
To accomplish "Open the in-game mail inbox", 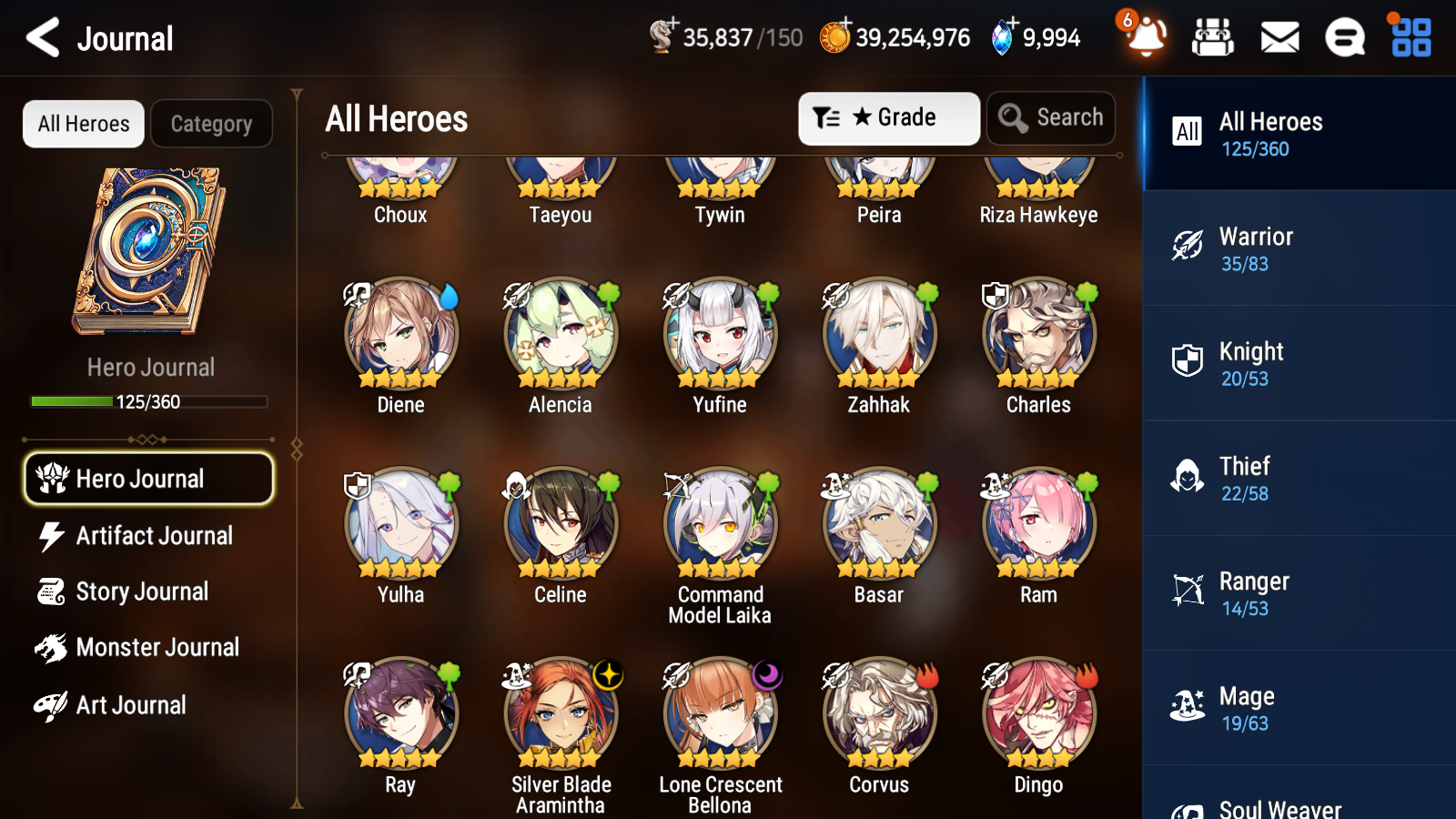I will point(1279,37).
